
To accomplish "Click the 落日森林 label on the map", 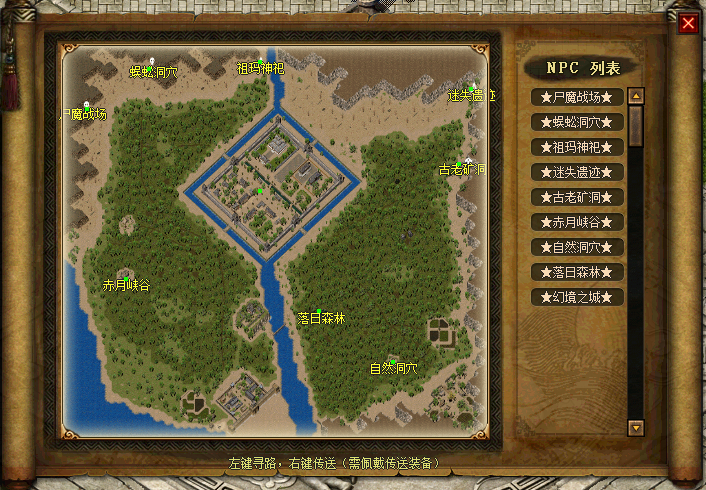I will click(321, 318).
